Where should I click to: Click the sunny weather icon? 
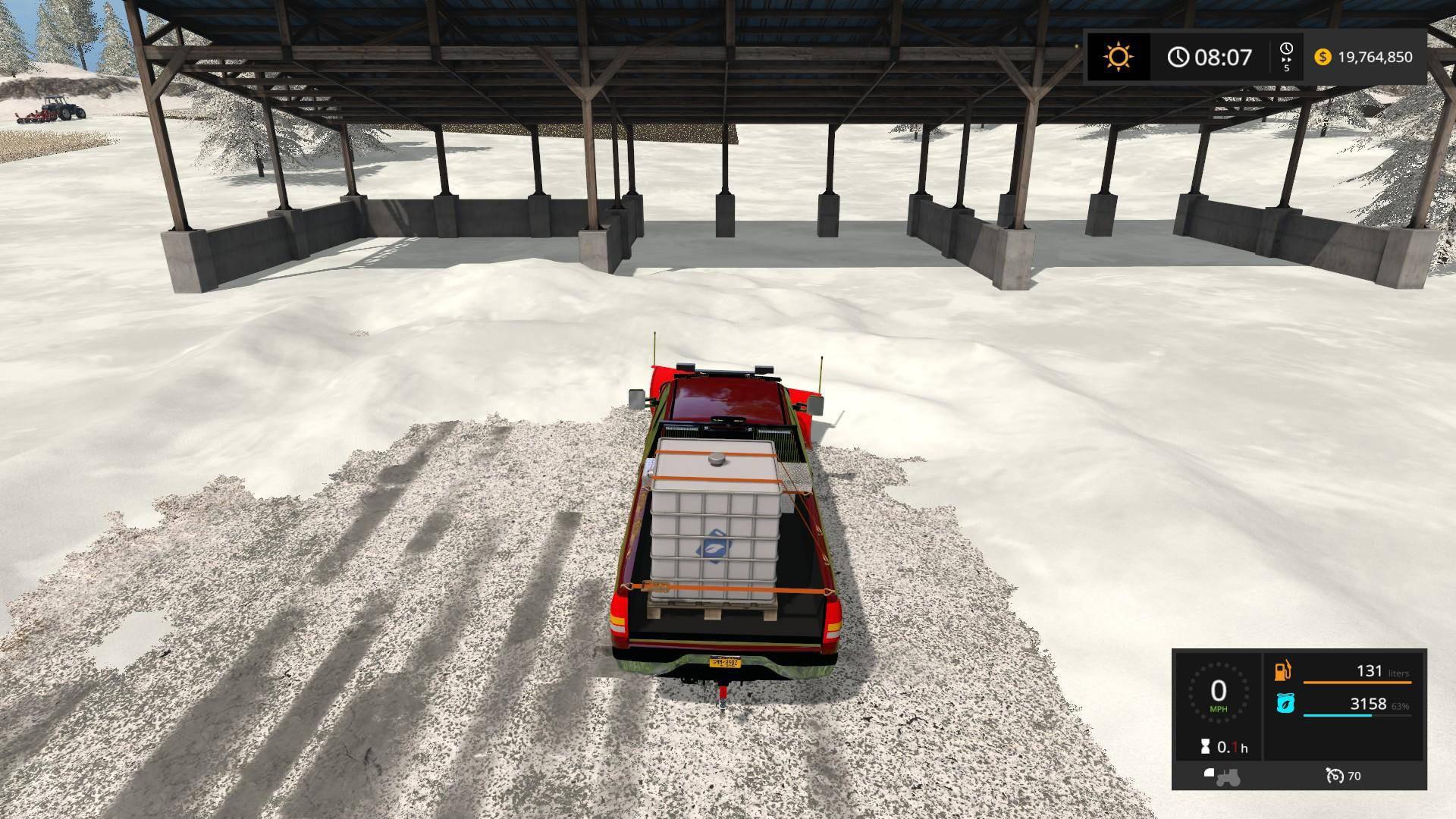pos(1119,57)
